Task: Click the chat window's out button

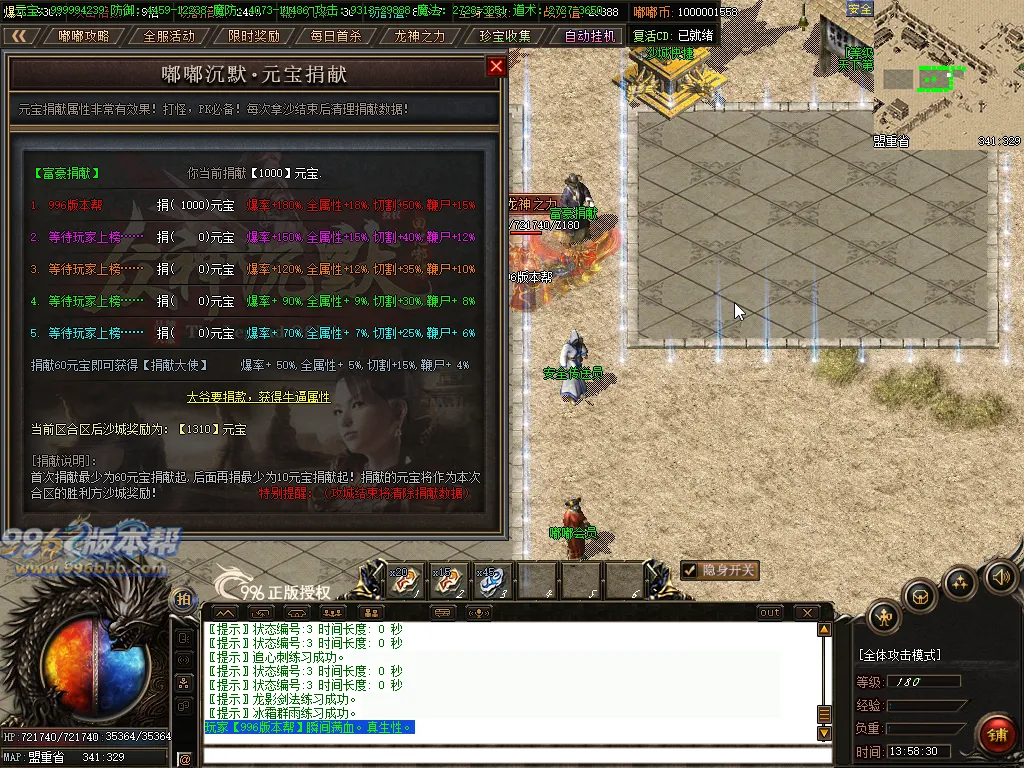Action: [x=769, y=612]
